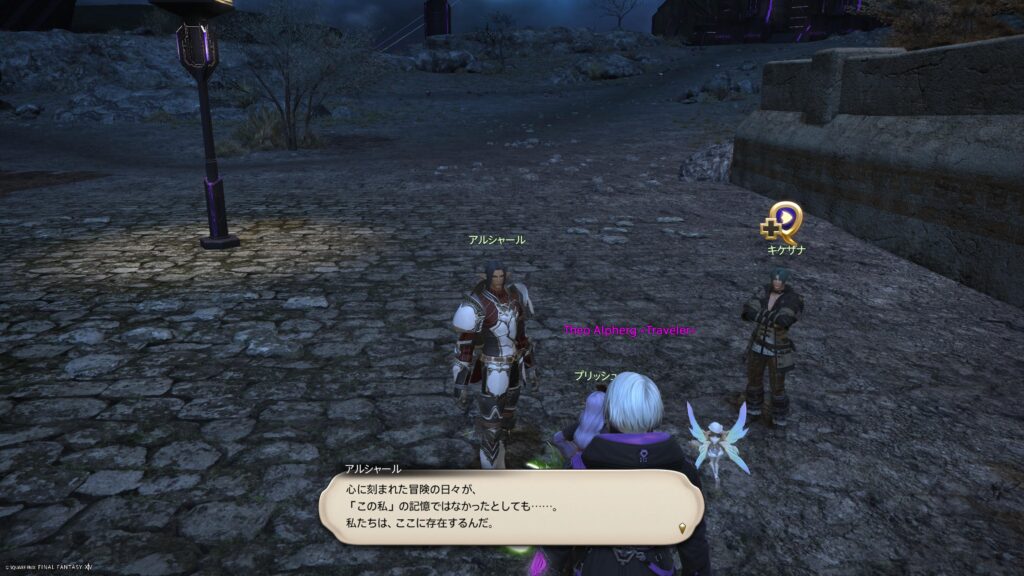The width and height of the screenshot is (1024, 576).
Task: Select the quest marker above キケザナ
Action: coord(784,221)
